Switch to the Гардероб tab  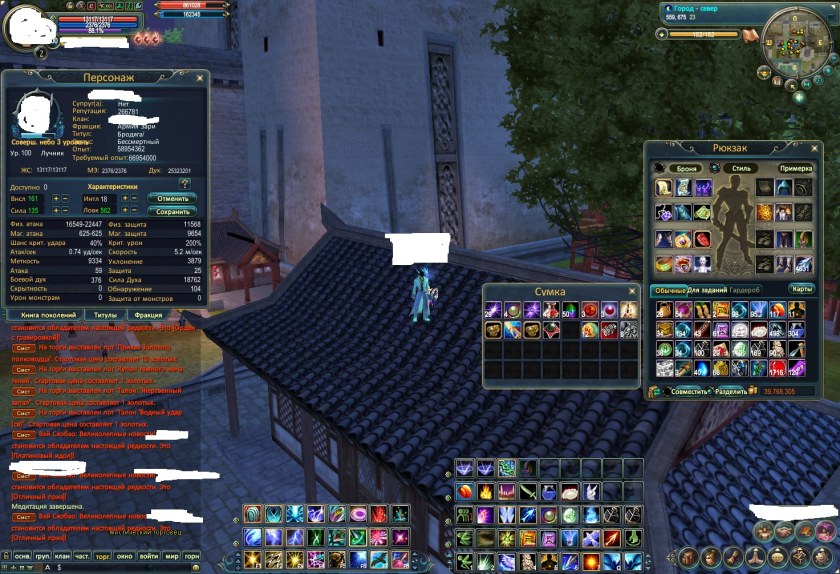tap(746, 289)
